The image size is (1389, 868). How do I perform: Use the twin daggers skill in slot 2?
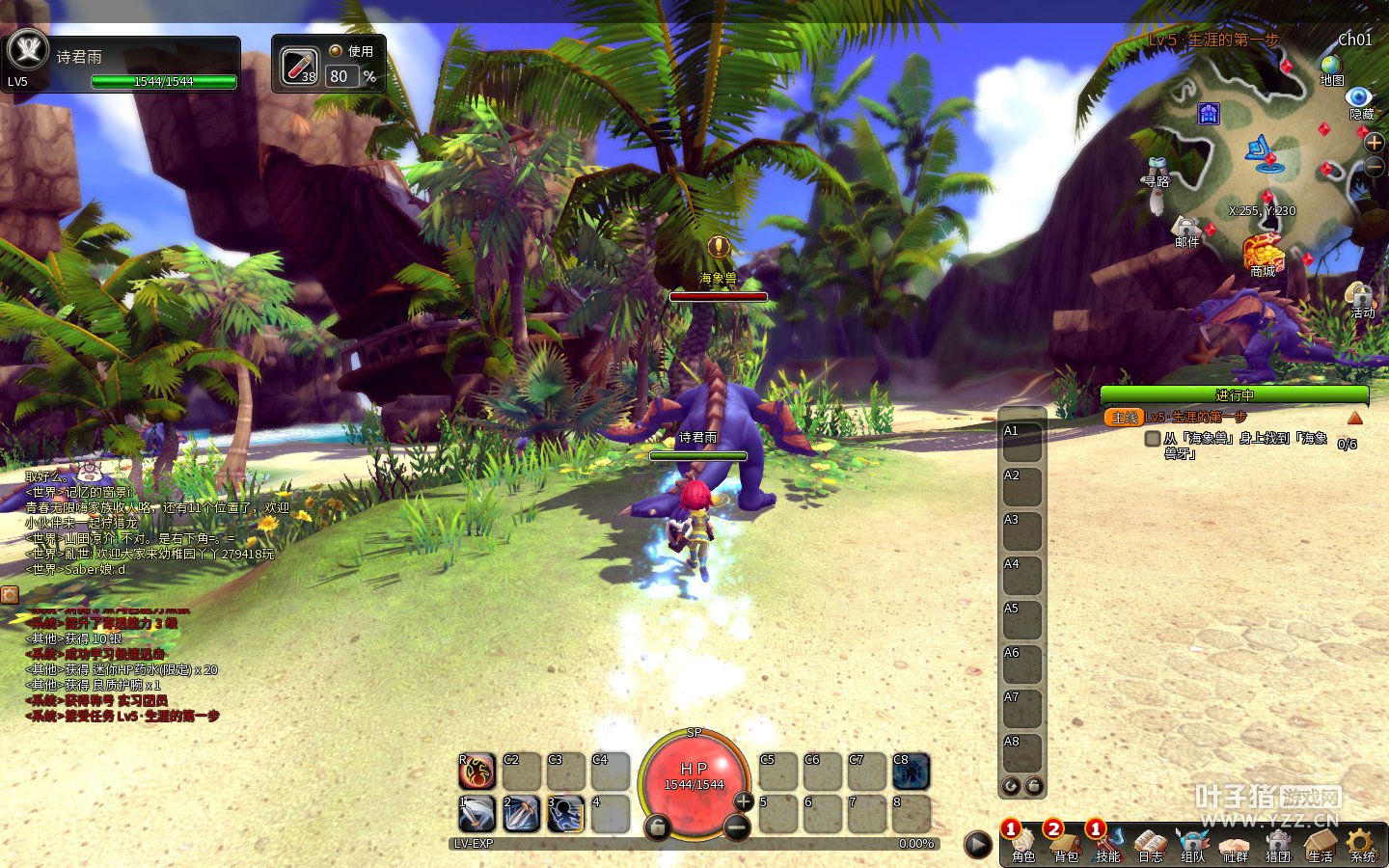[521, 814]
